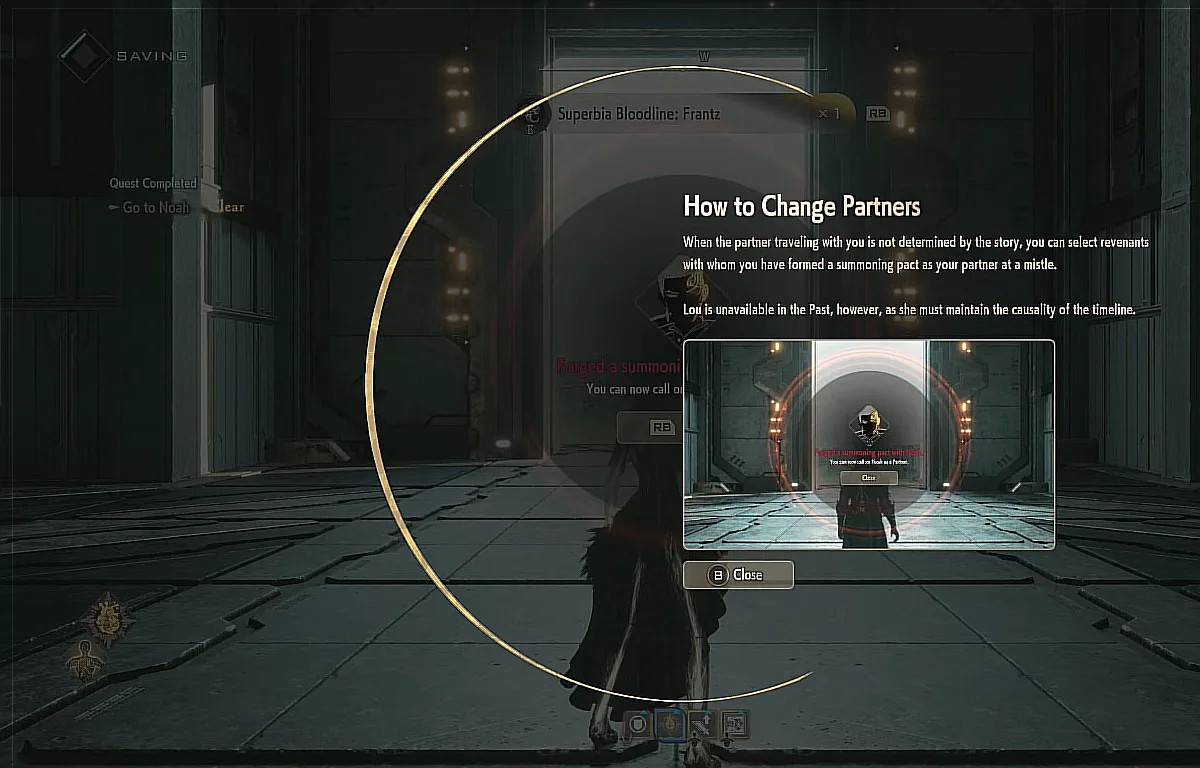This screenshot has width=1200, height=768.
Task: Choose the blue-highlighted golden emblem hotbar slot
Action: click(x=670, y=723)
